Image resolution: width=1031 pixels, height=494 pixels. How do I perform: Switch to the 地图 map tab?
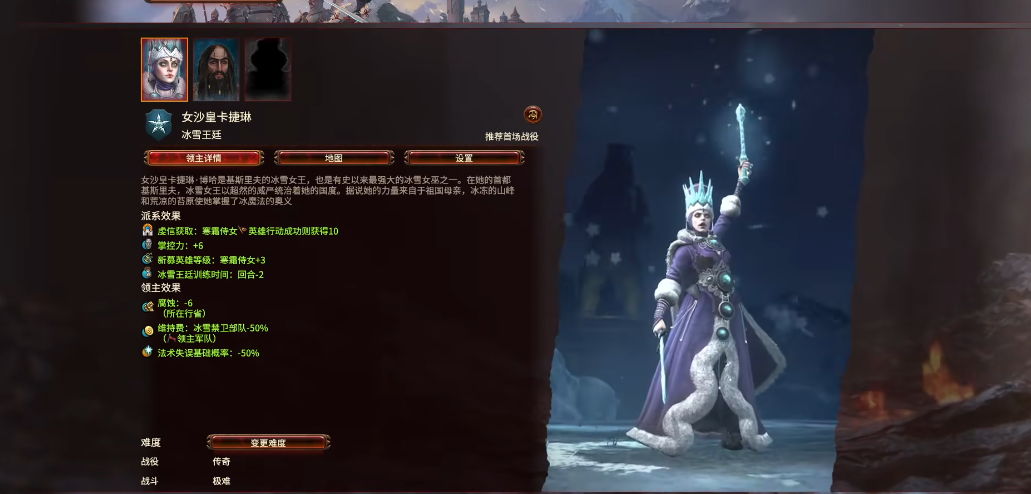click(334, 158)
